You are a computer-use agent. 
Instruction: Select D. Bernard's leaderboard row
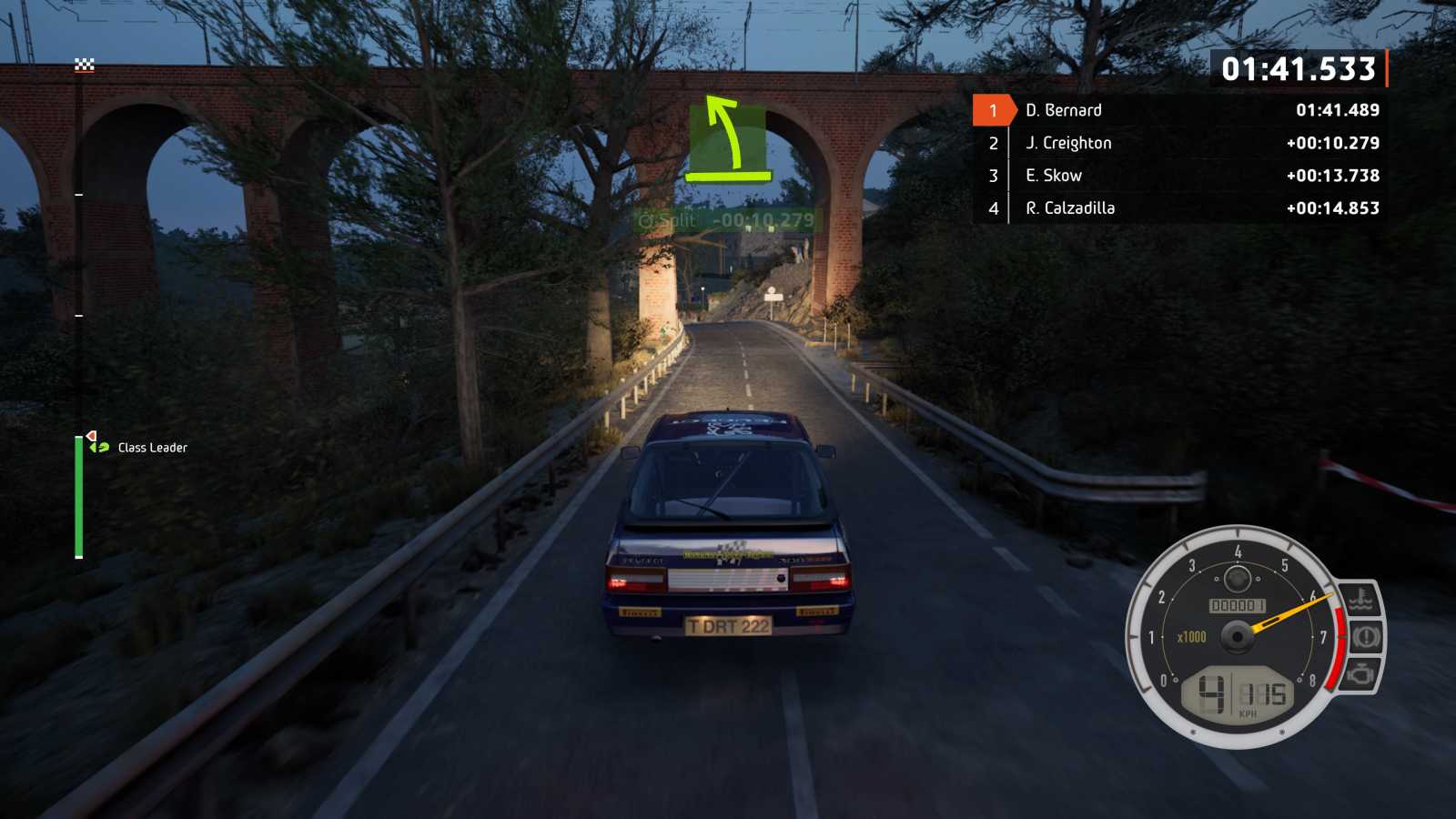(1179, 110)
